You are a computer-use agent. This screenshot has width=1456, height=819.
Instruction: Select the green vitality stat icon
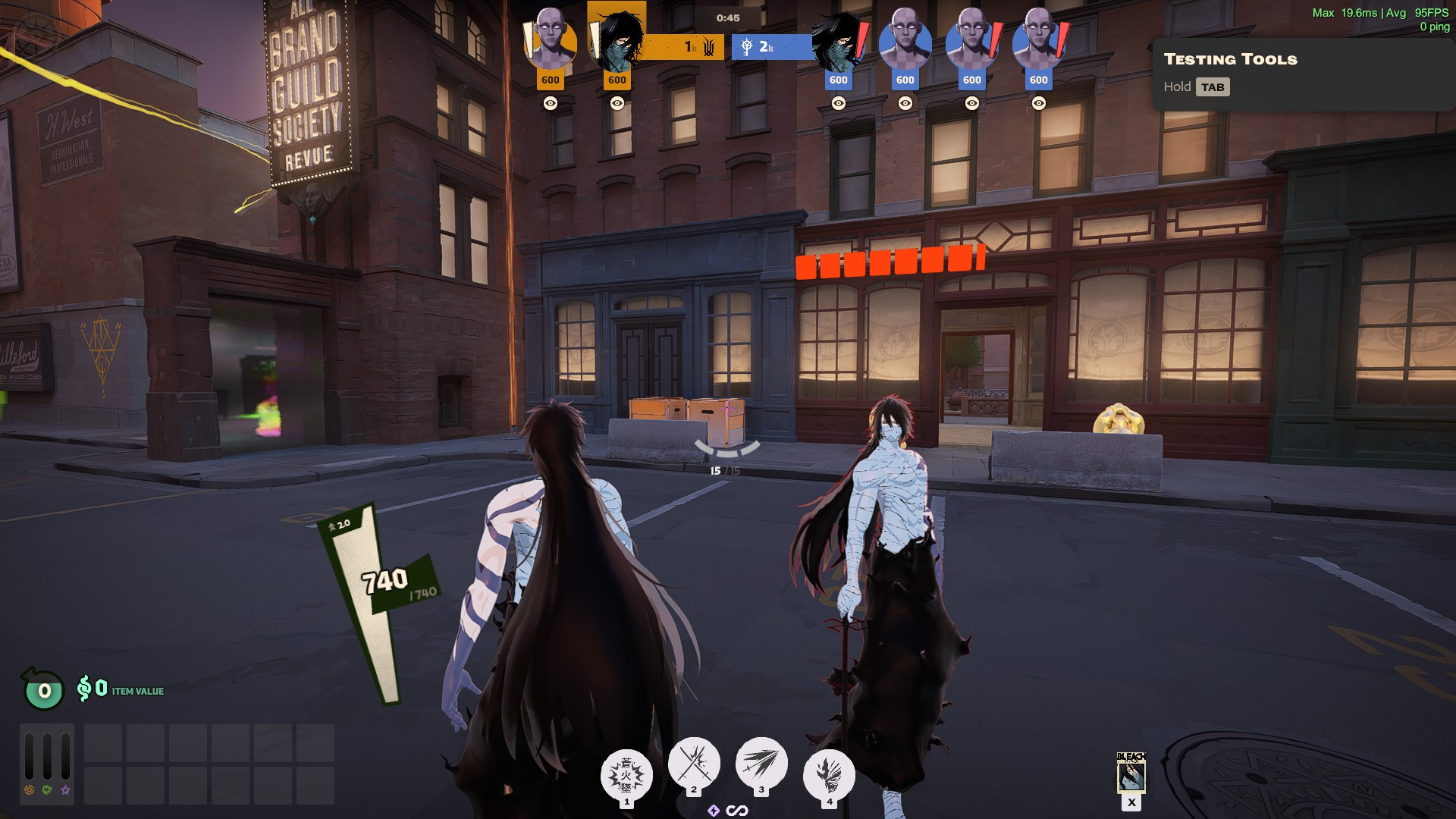click(47, 790)
